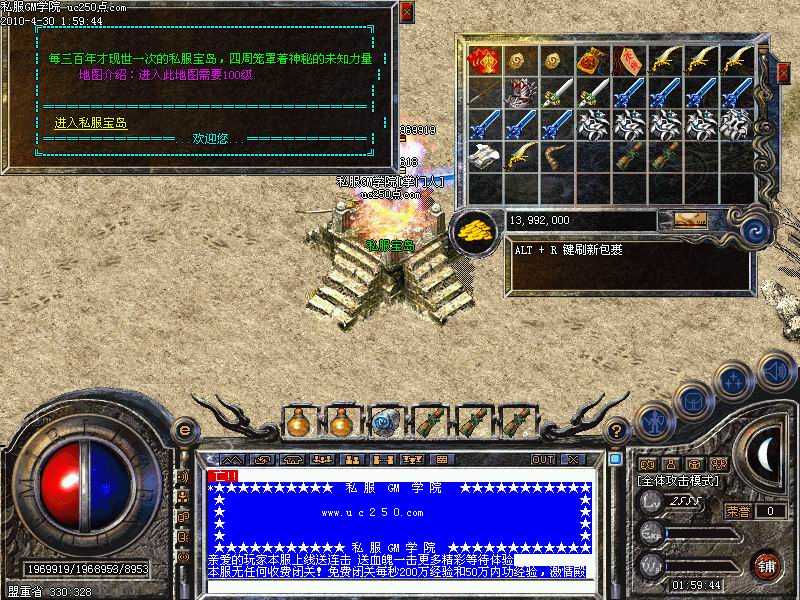
Task: Click the round 'e' button beside the belt
Action: pyautogui.click(x=184, y=430)
